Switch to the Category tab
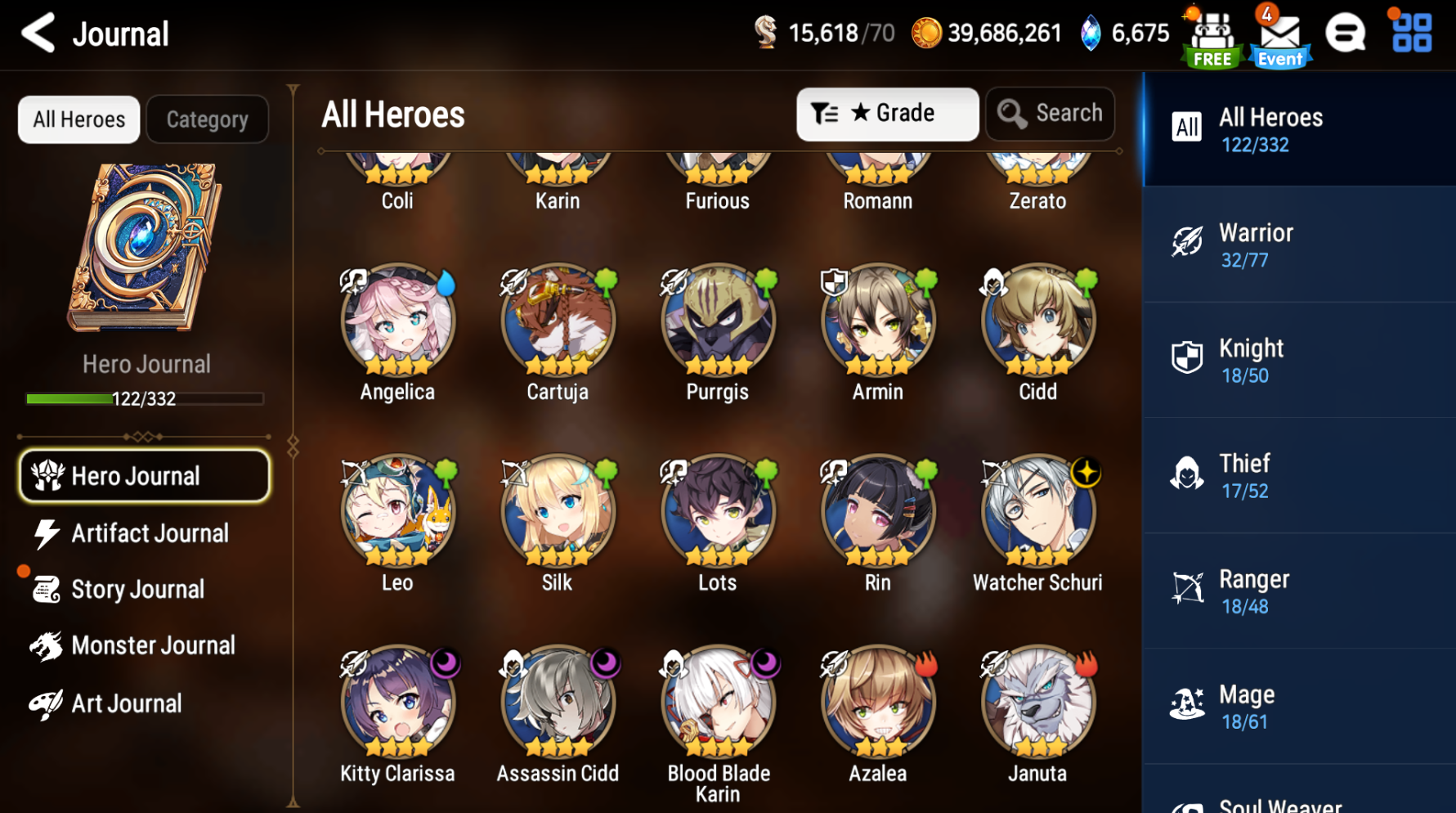 [207, 119]
